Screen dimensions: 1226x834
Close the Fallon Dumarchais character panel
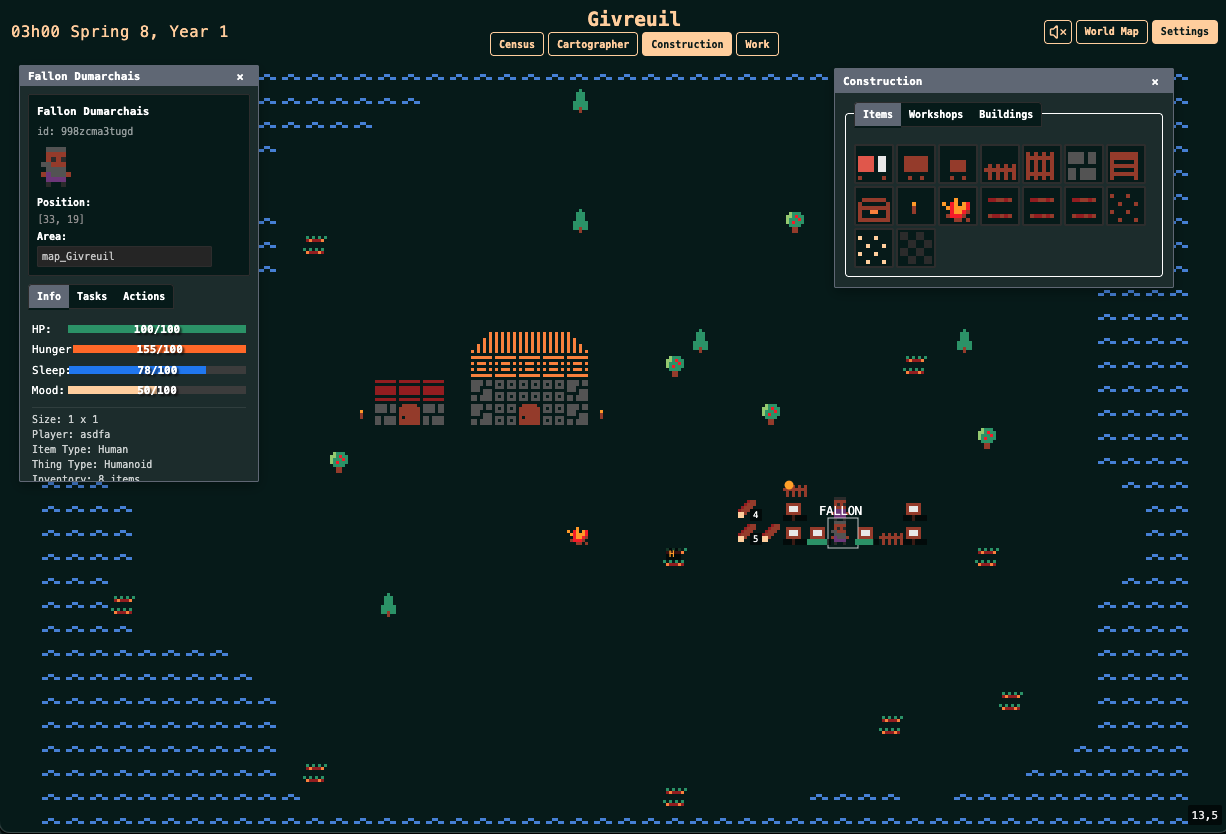tap(240, 76)
